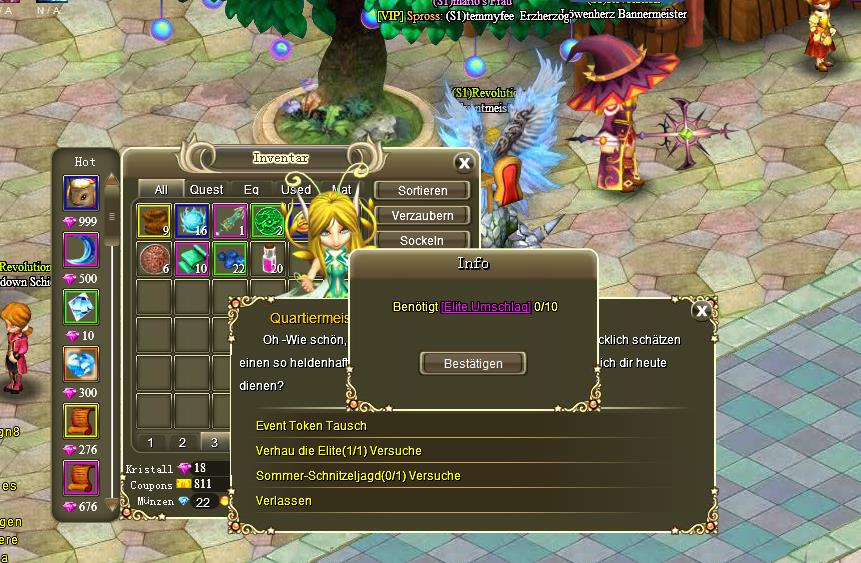Select the pink potion bottle in inventory
861x563 pixels.
[269, 258]
